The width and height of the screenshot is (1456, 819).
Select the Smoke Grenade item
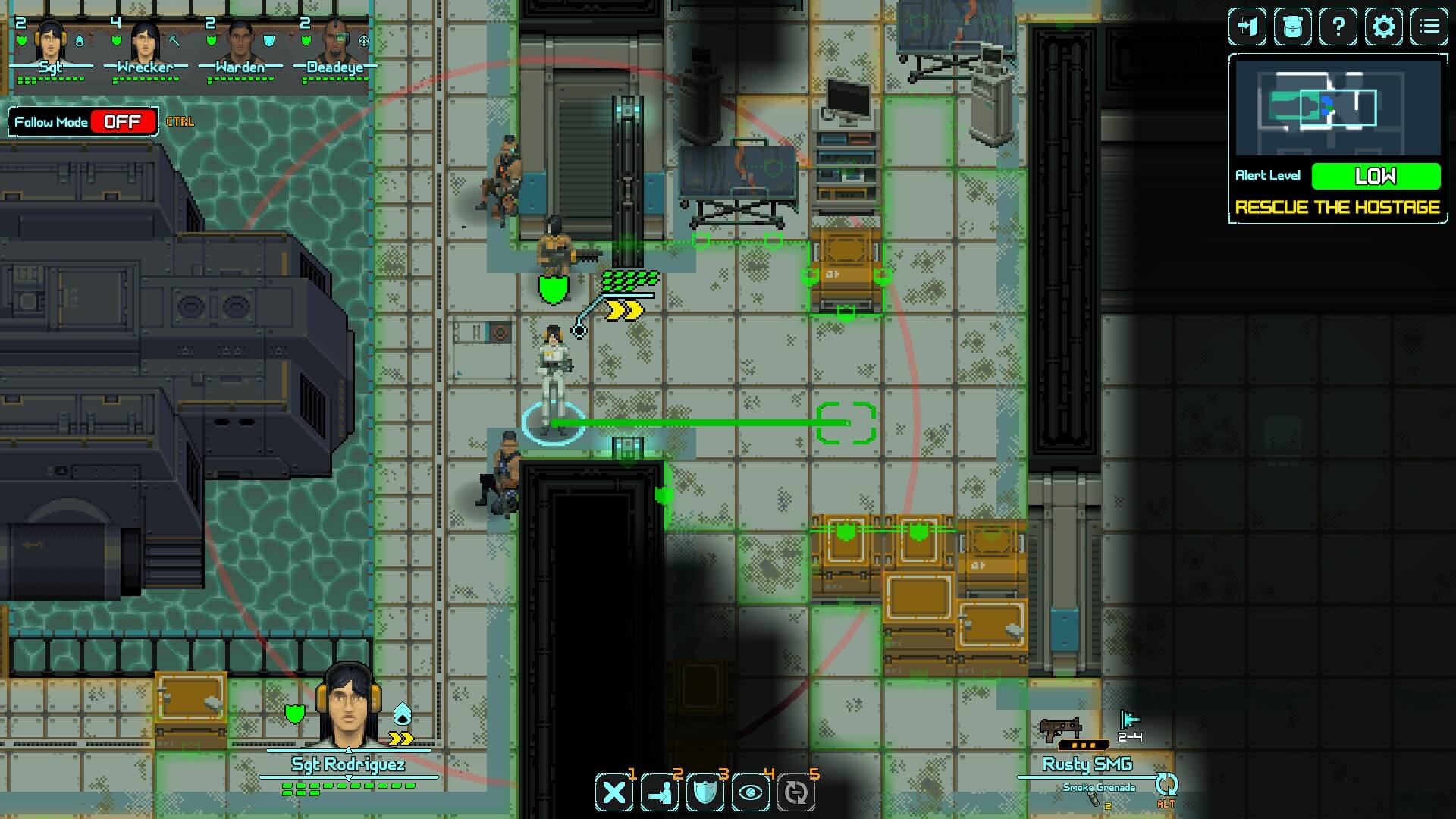[1099, 789]
